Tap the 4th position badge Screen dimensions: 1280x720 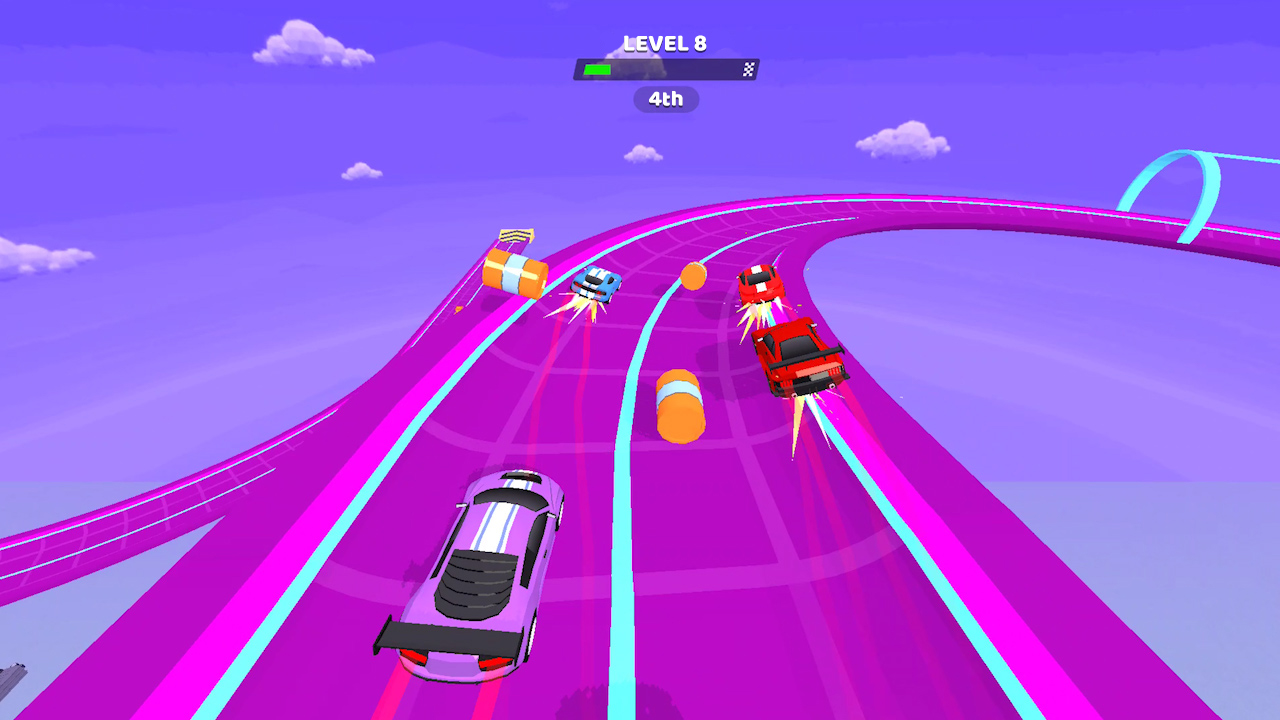[x=664, y=99]
